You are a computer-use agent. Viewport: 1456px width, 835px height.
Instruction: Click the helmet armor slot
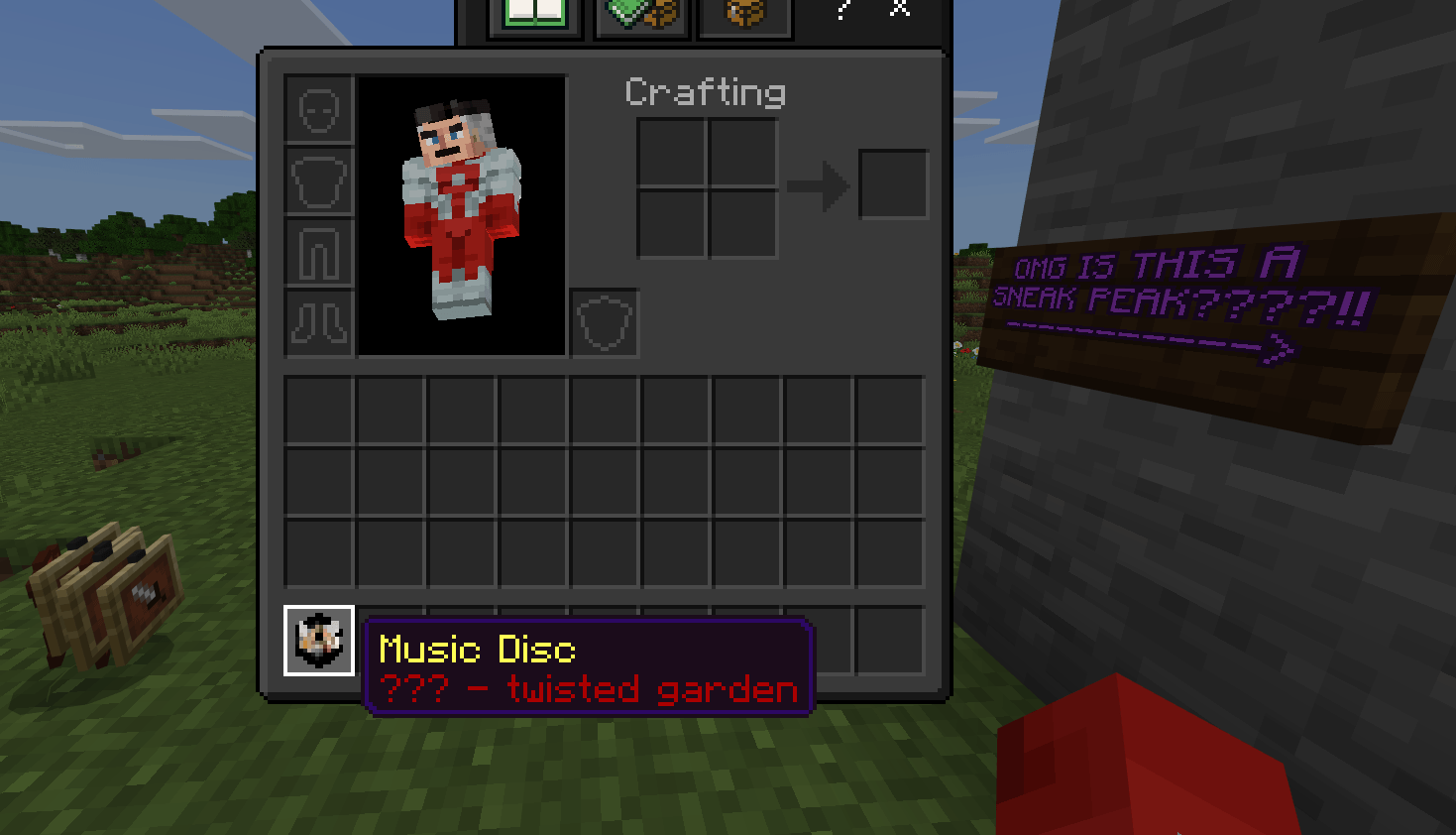pos(317,110)
